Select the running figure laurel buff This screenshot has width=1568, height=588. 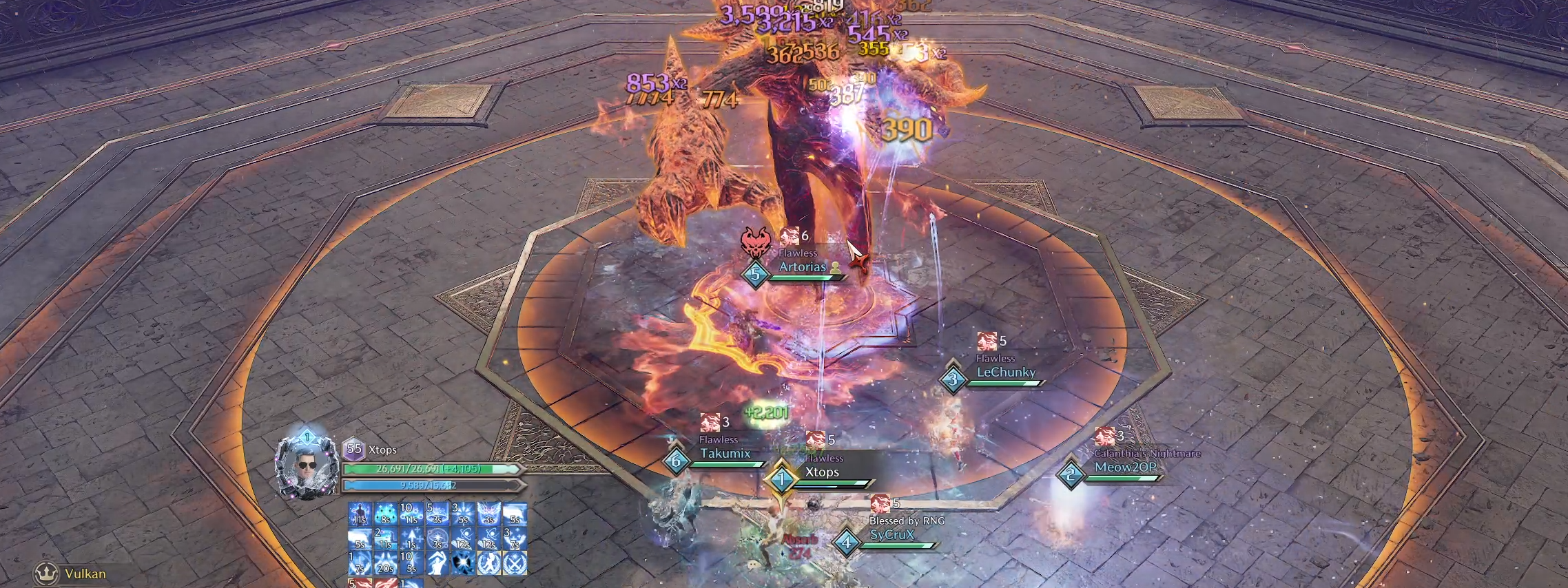488,564
